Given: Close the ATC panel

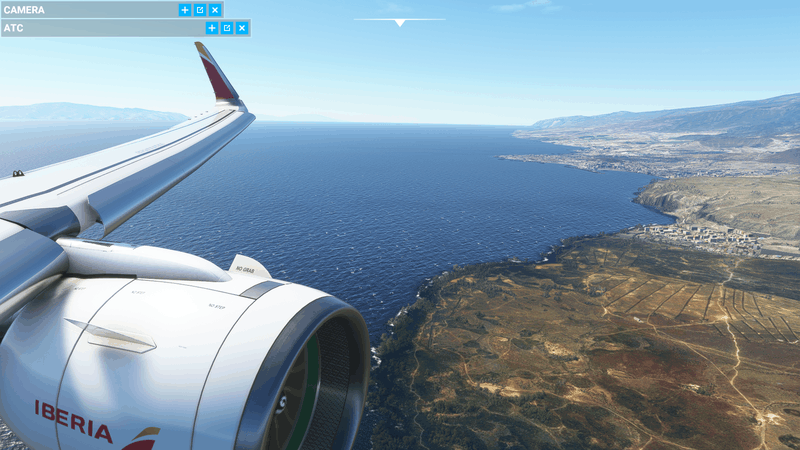Looking at the screenshot, I should (242, 28).
